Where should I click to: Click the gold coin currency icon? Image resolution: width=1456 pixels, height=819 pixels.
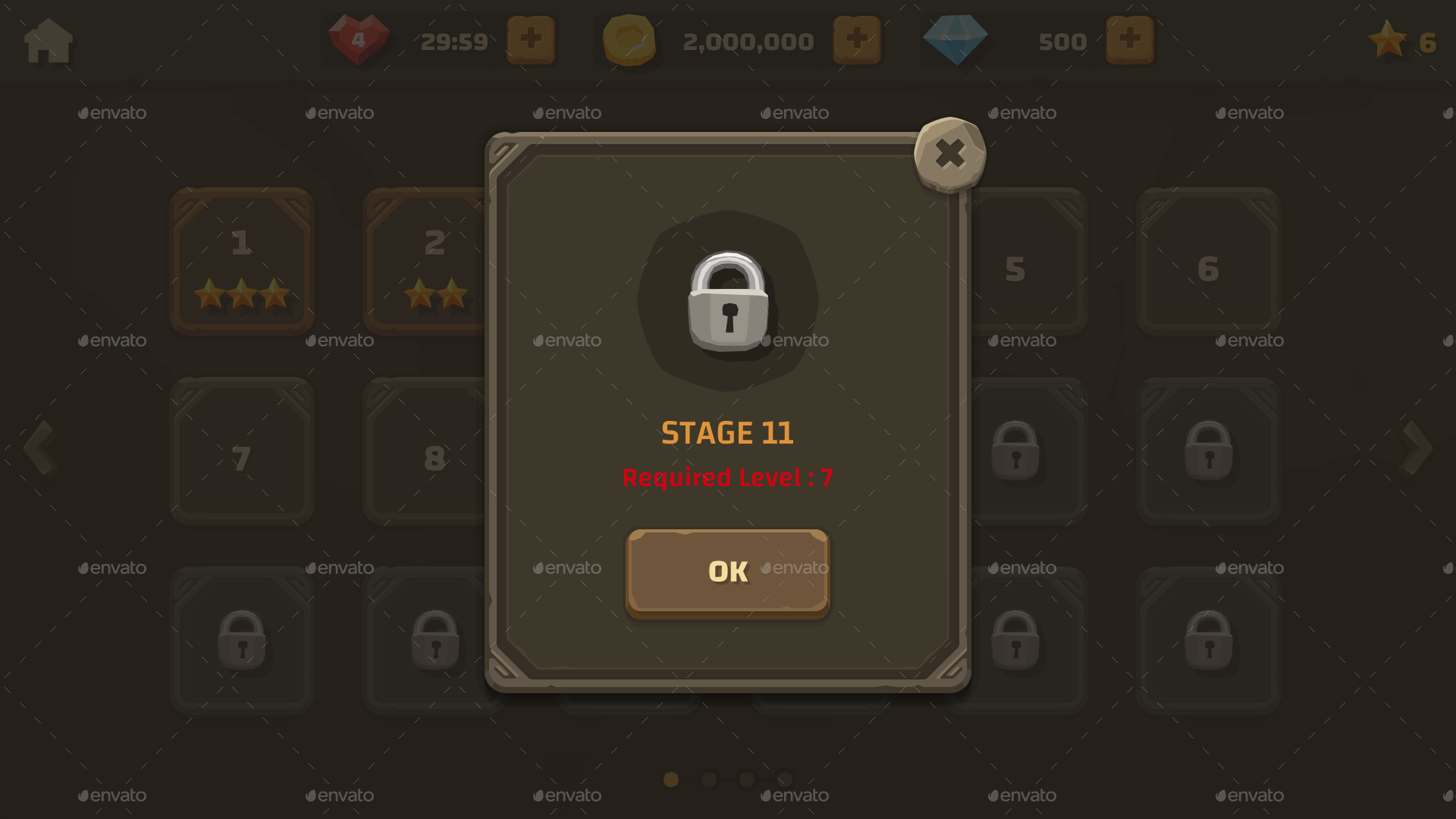628,39
